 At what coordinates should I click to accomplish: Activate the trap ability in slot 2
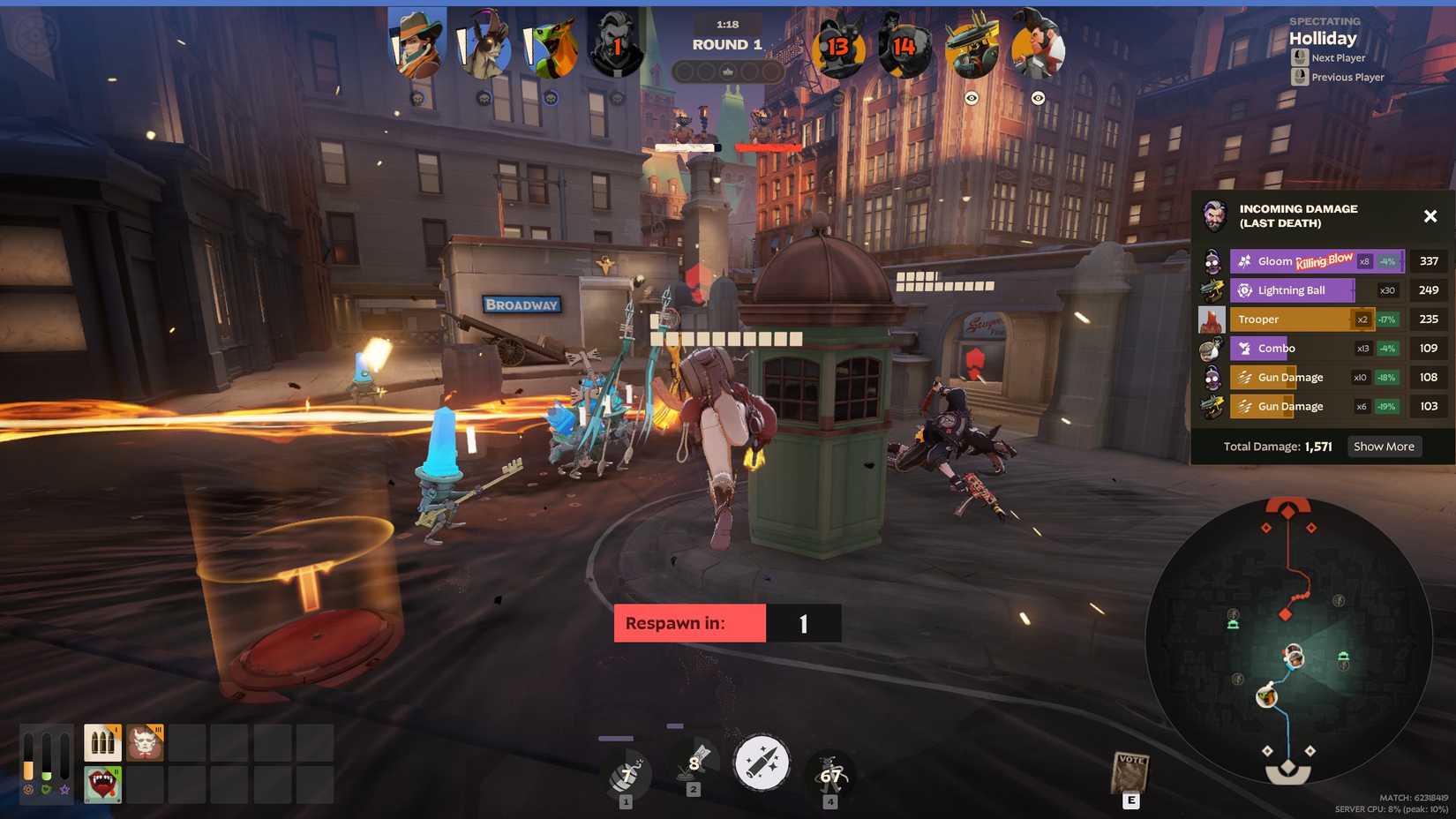coord(693,764)
